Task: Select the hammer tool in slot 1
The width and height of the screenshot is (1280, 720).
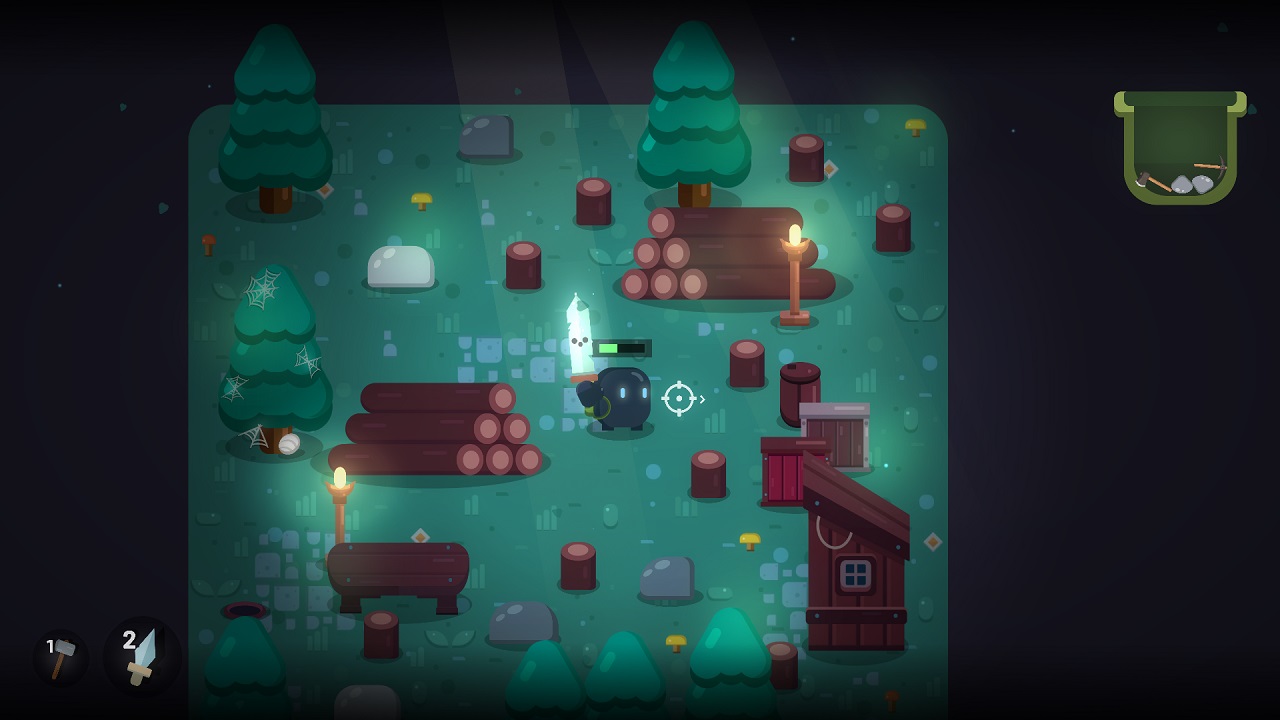Action: point(61,658)
